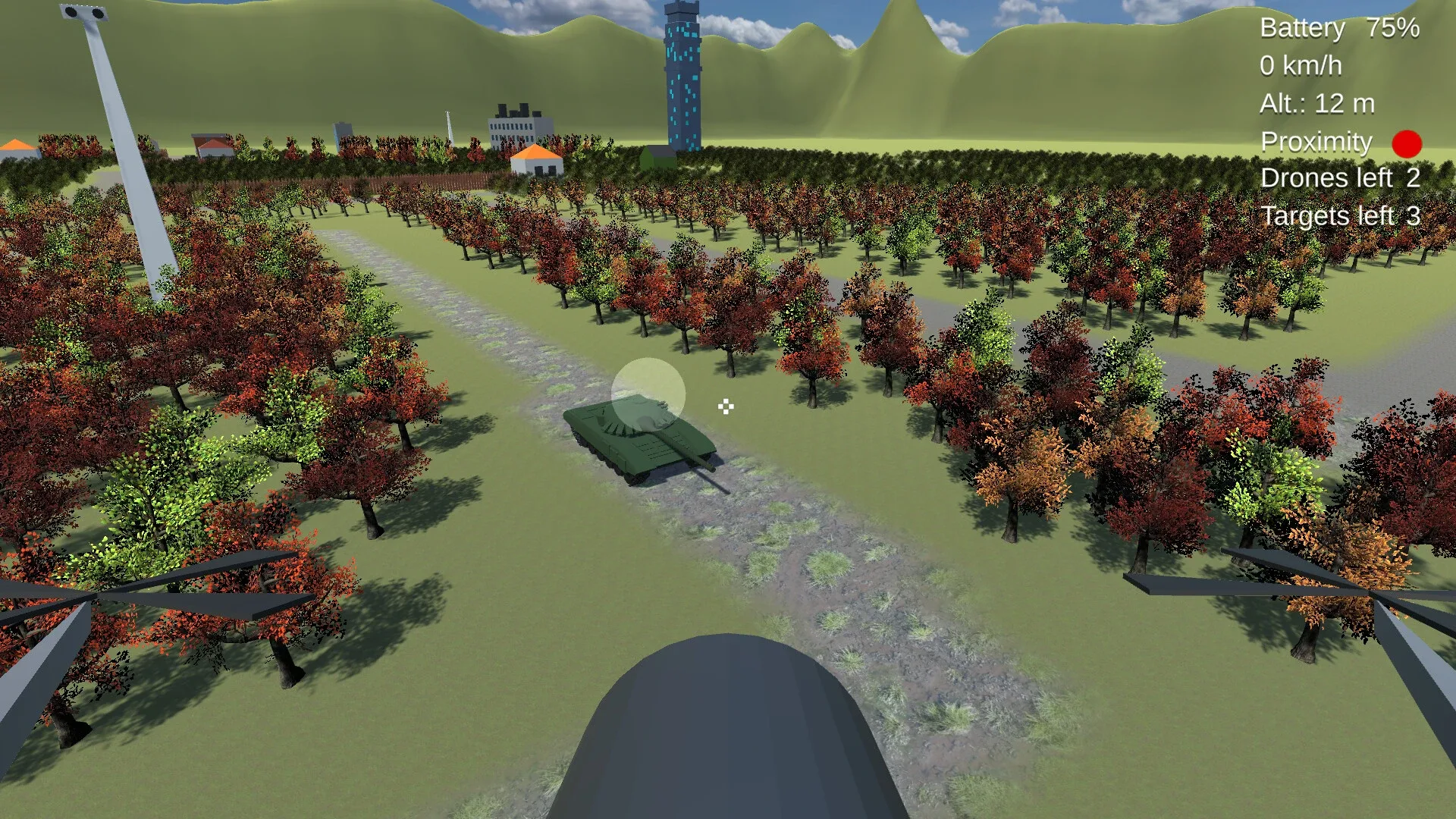The width and height of the screenshot is (1456, 819).
Task: Click the white crosshair reticle
Action: pyautogui.click(x=724, y=408)
